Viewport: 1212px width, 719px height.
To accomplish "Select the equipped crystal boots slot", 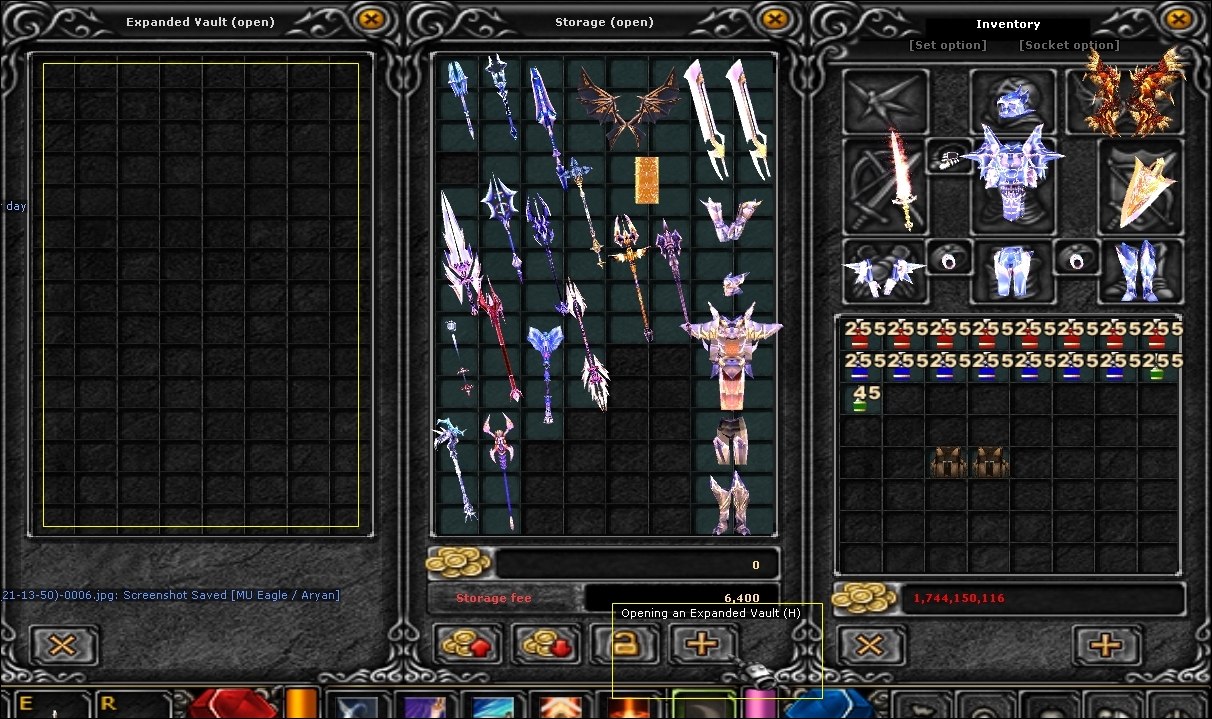I will click(1139, 269).
